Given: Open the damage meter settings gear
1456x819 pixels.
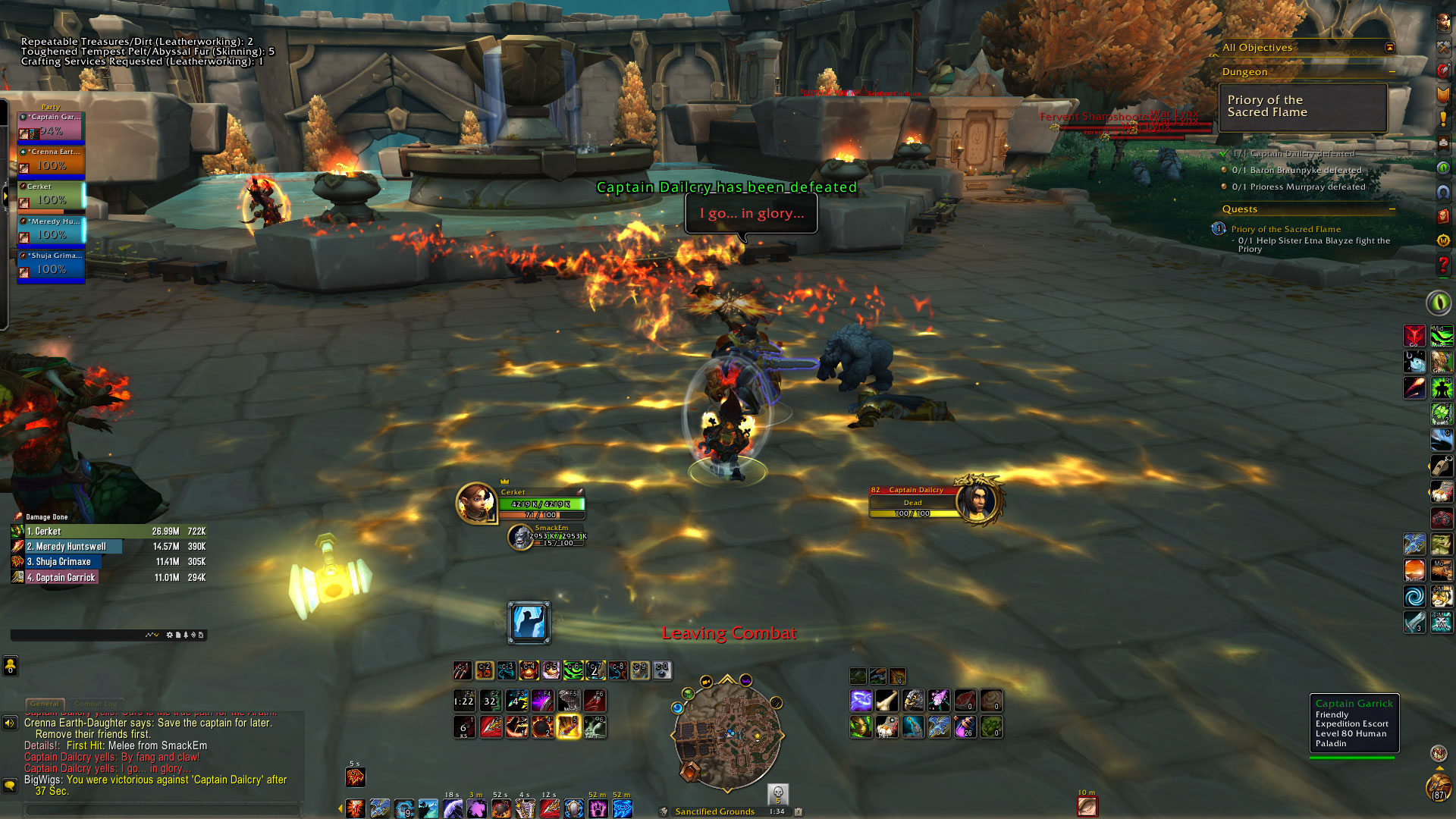Looking at the screenshot, I should click(x=169, y=635).
